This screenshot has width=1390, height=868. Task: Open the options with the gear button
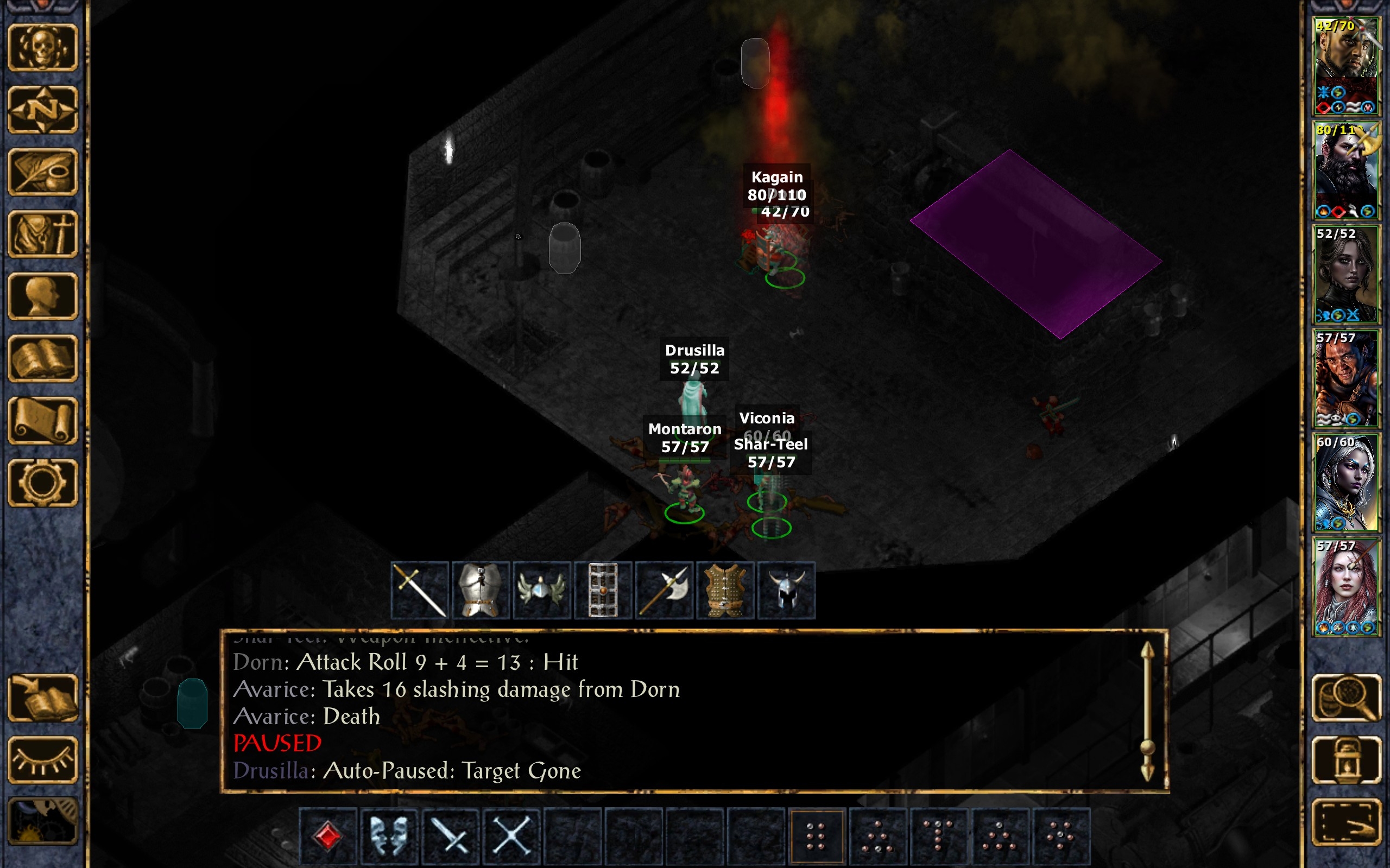pyautogui.click(x=43, y=482)
